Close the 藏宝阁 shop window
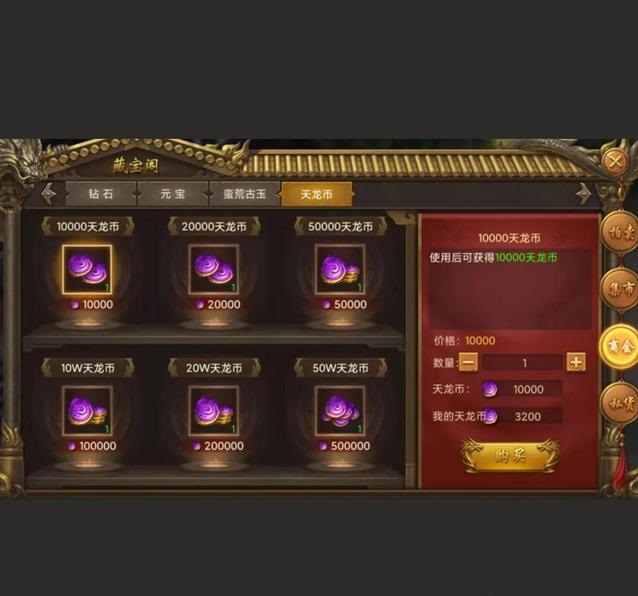This screenshot has height=596, width=638. pyautogui.click(x=617, y=160)
